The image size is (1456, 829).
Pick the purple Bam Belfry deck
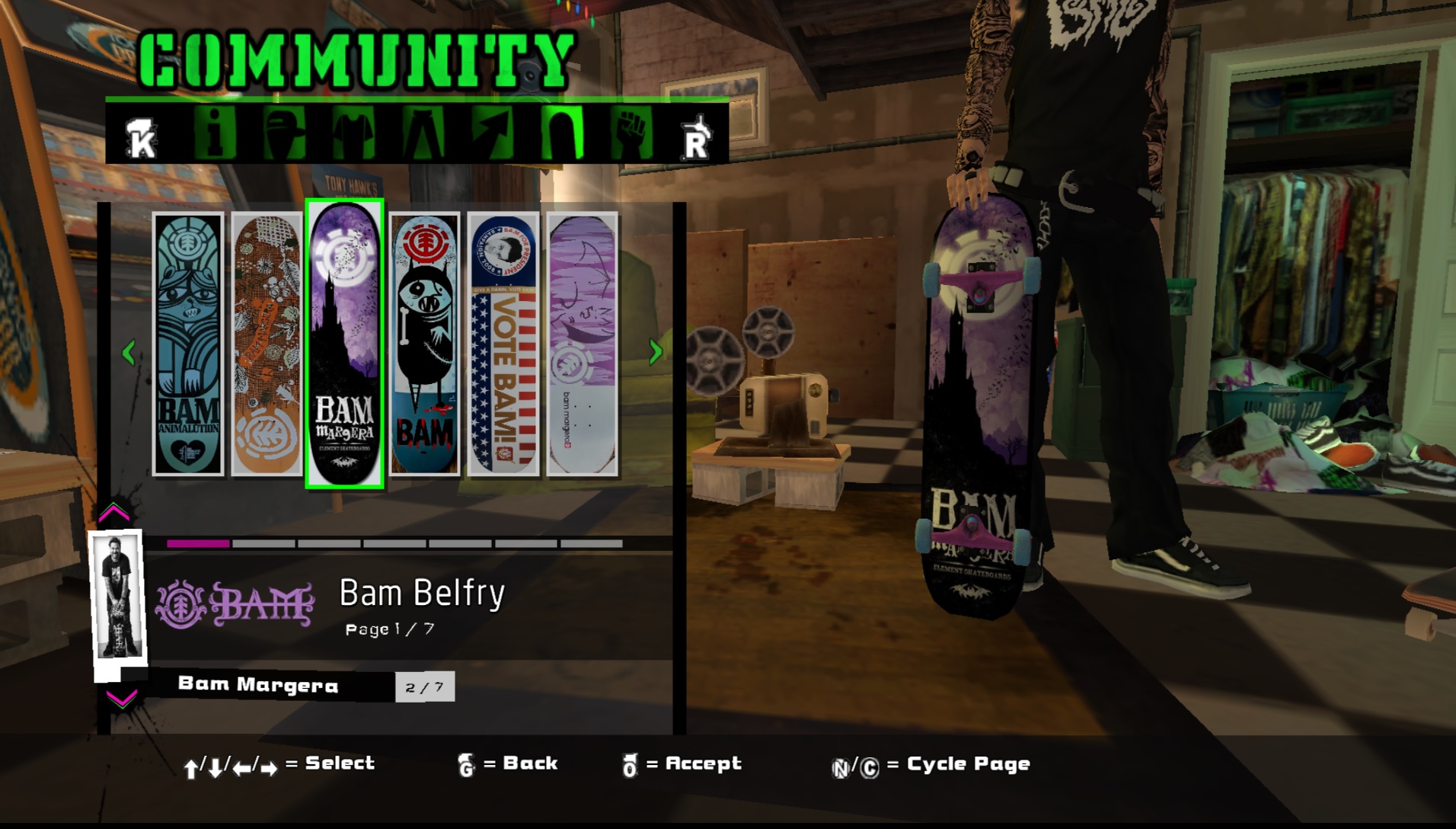(x=345, y=344)
